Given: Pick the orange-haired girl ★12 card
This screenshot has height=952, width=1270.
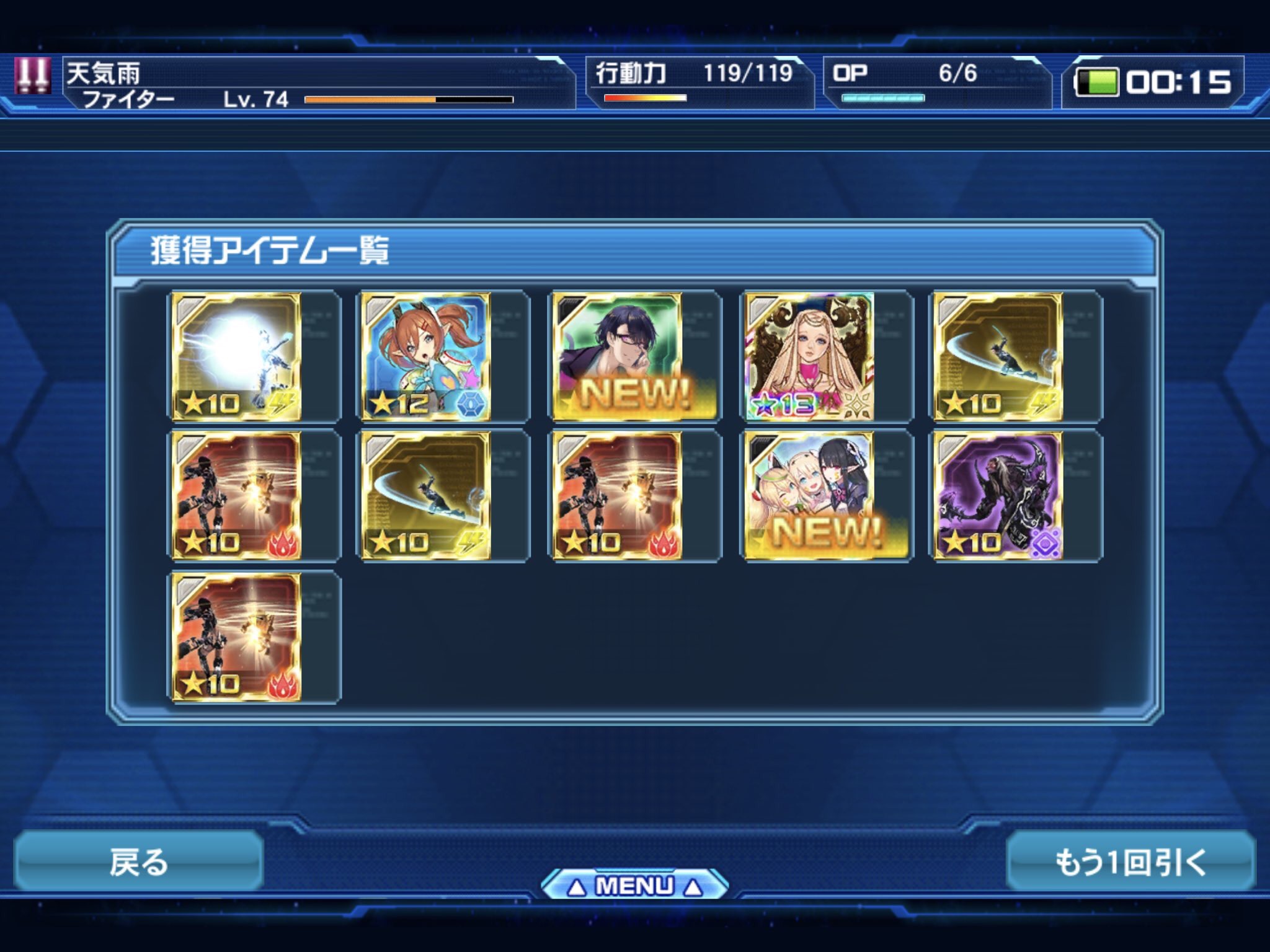Looking at the screenshot, I should point(426,356).
